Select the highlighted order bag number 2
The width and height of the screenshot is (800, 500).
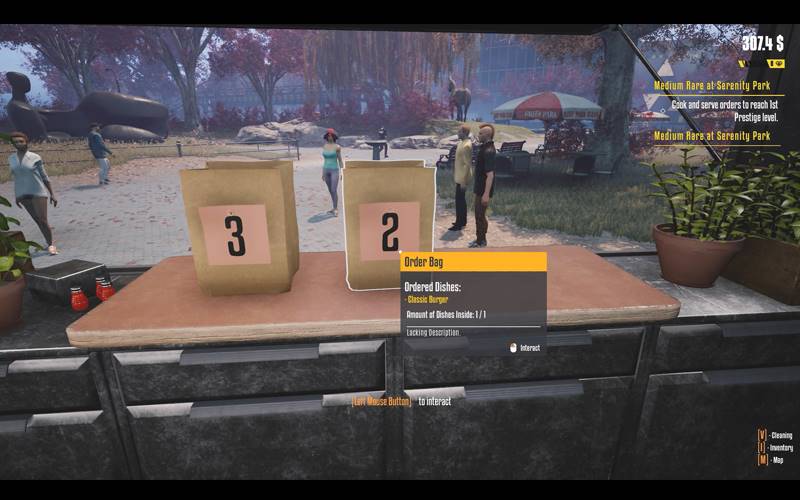[x=388, y=225]
